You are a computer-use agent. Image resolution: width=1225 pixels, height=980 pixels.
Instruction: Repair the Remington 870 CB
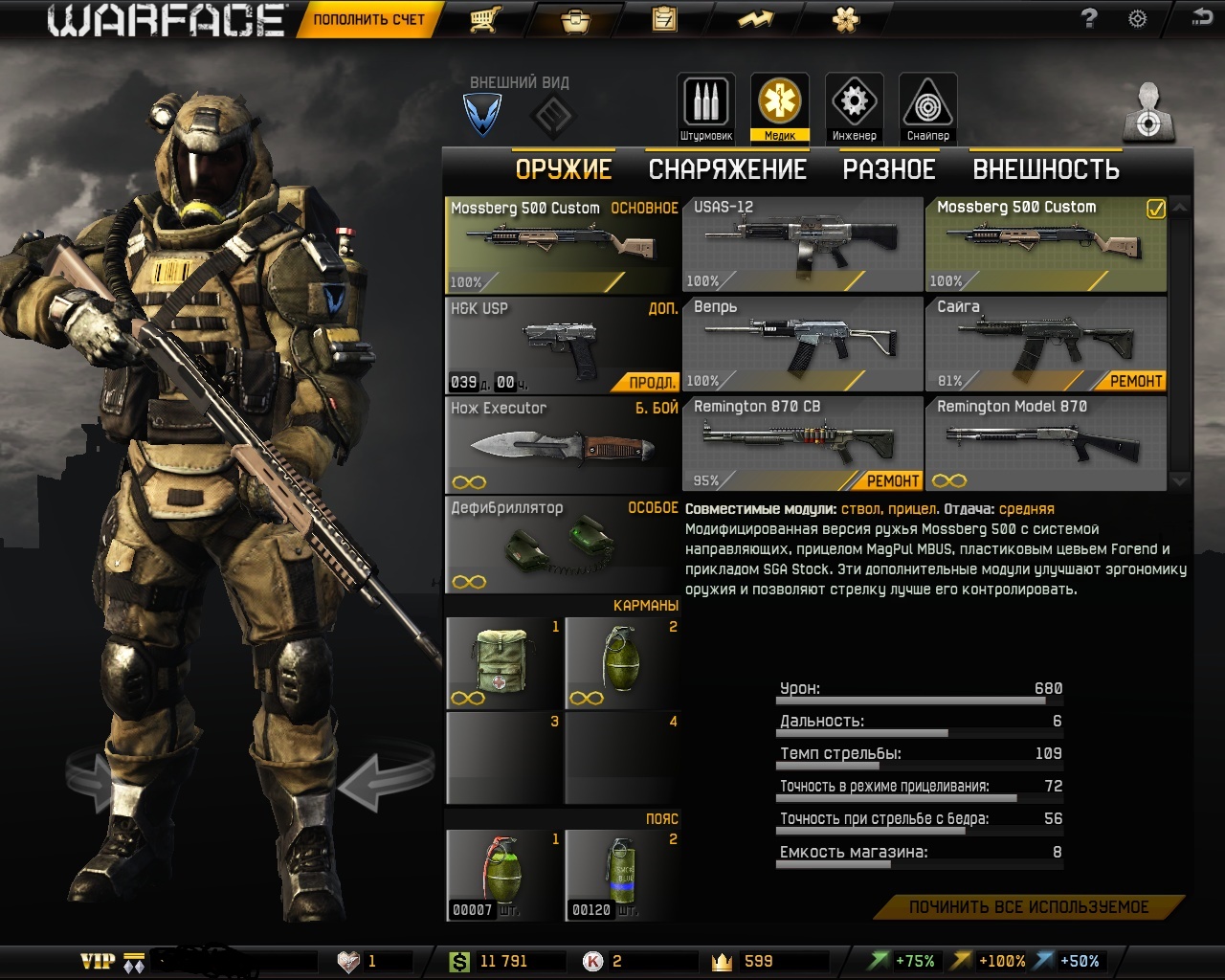[892, 480]
